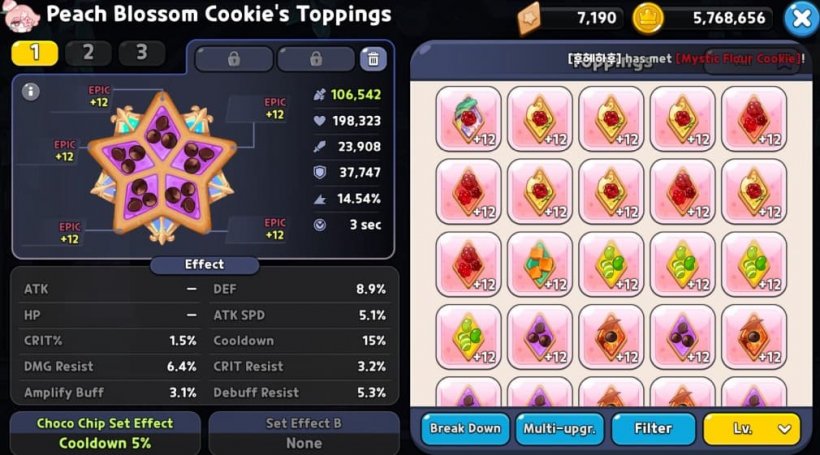Image resolution: width=820 pixels, height=455 pixels.
Task: Click the gold coin counter
Action: (706, 17)
